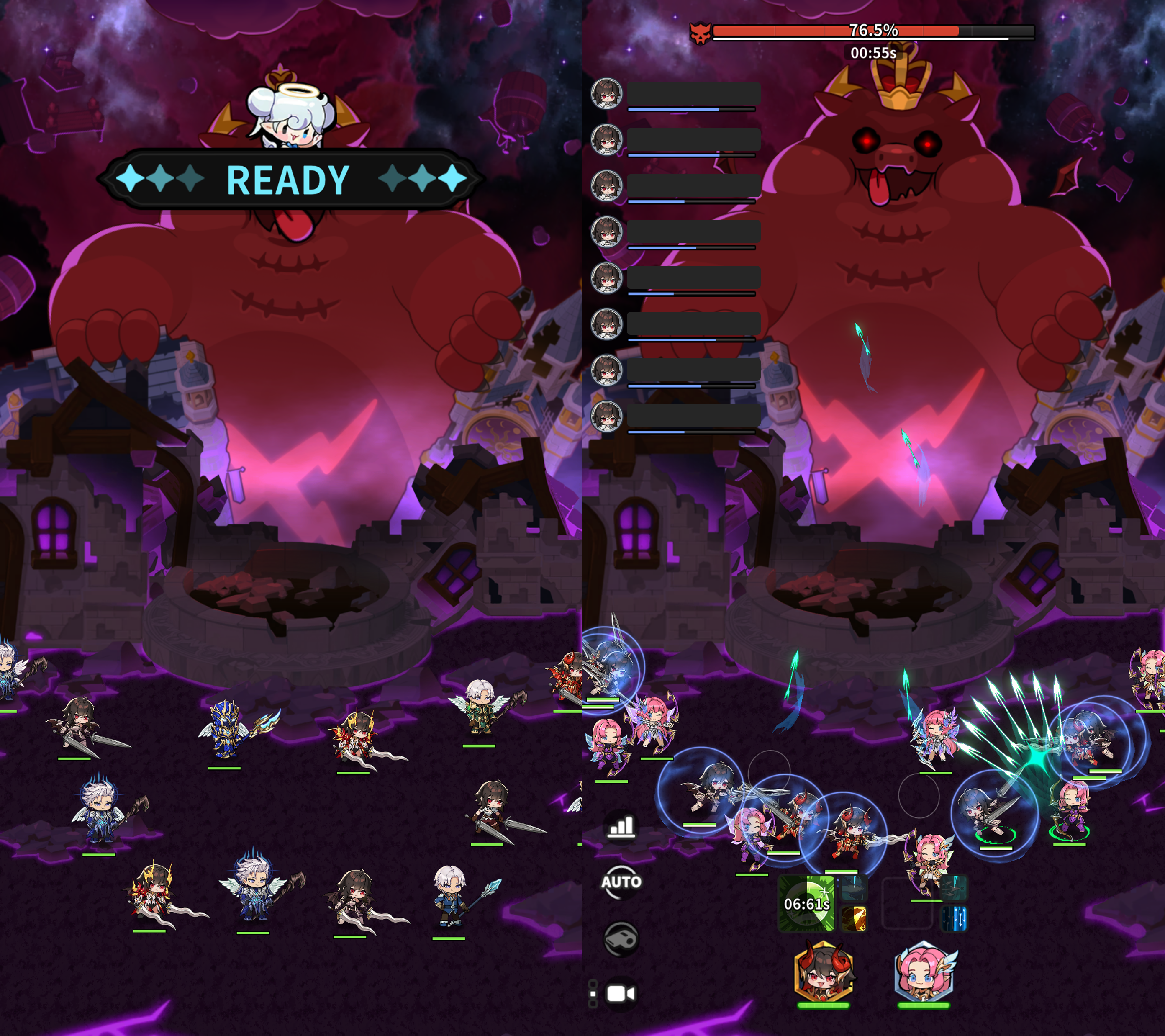This screenshot has width=1165, height=1036.
Task: Use the golden slash skill icon
Action: click(854, 918)
